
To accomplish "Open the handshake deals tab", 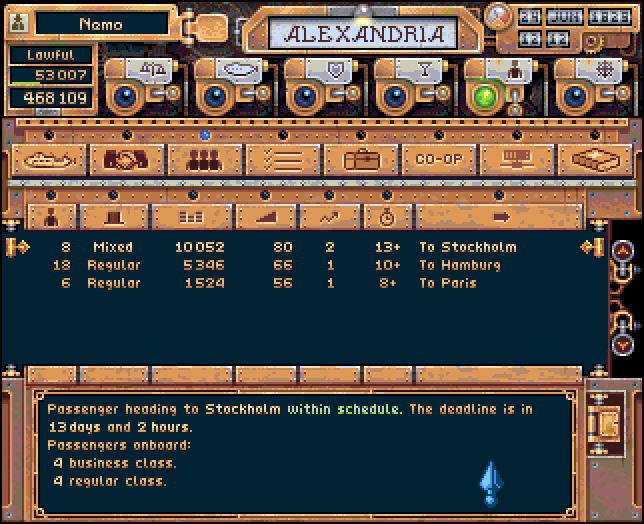I will (127, 160).
